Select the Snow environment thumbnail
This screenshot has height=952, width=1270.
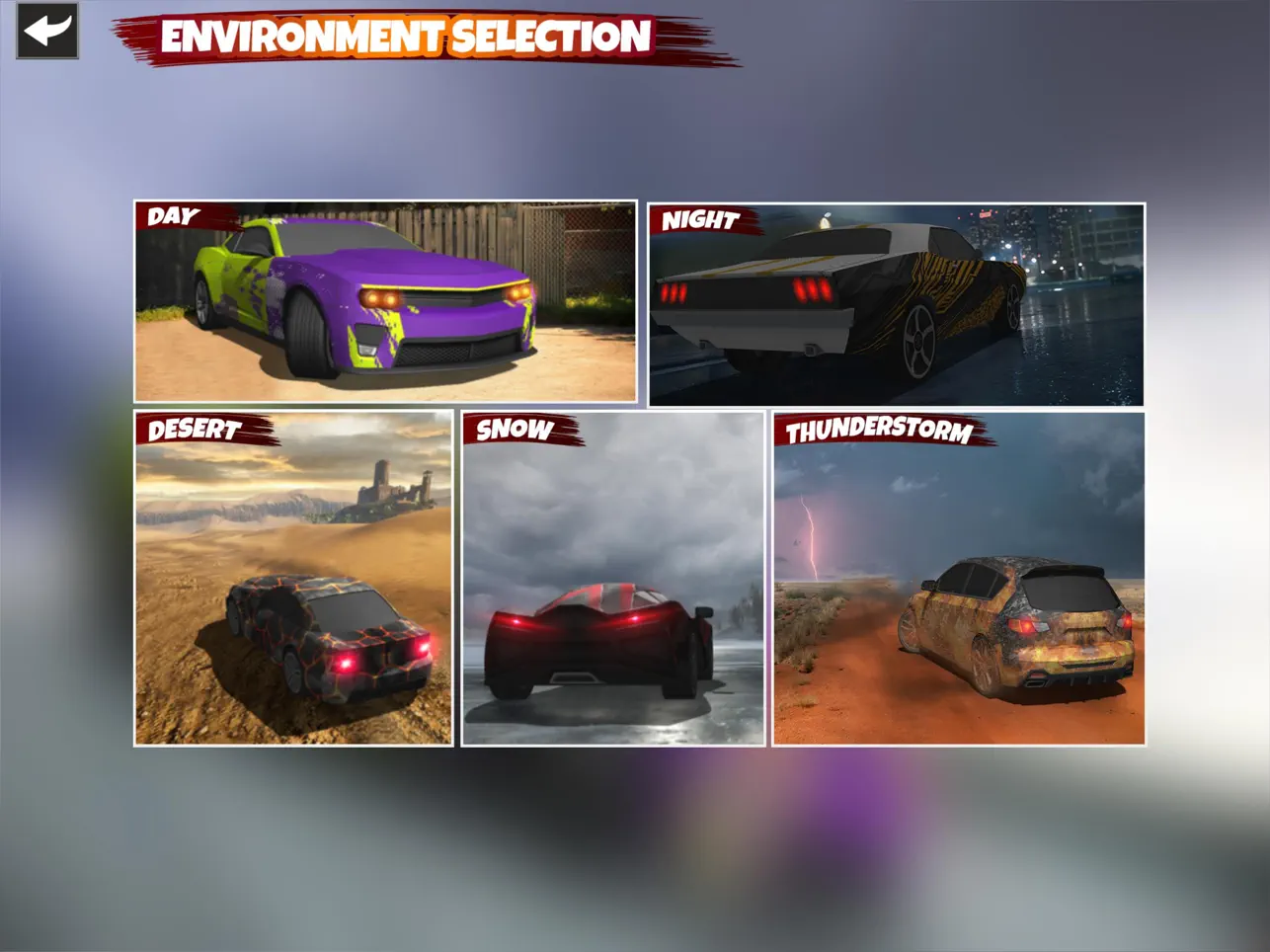(612, 583)
